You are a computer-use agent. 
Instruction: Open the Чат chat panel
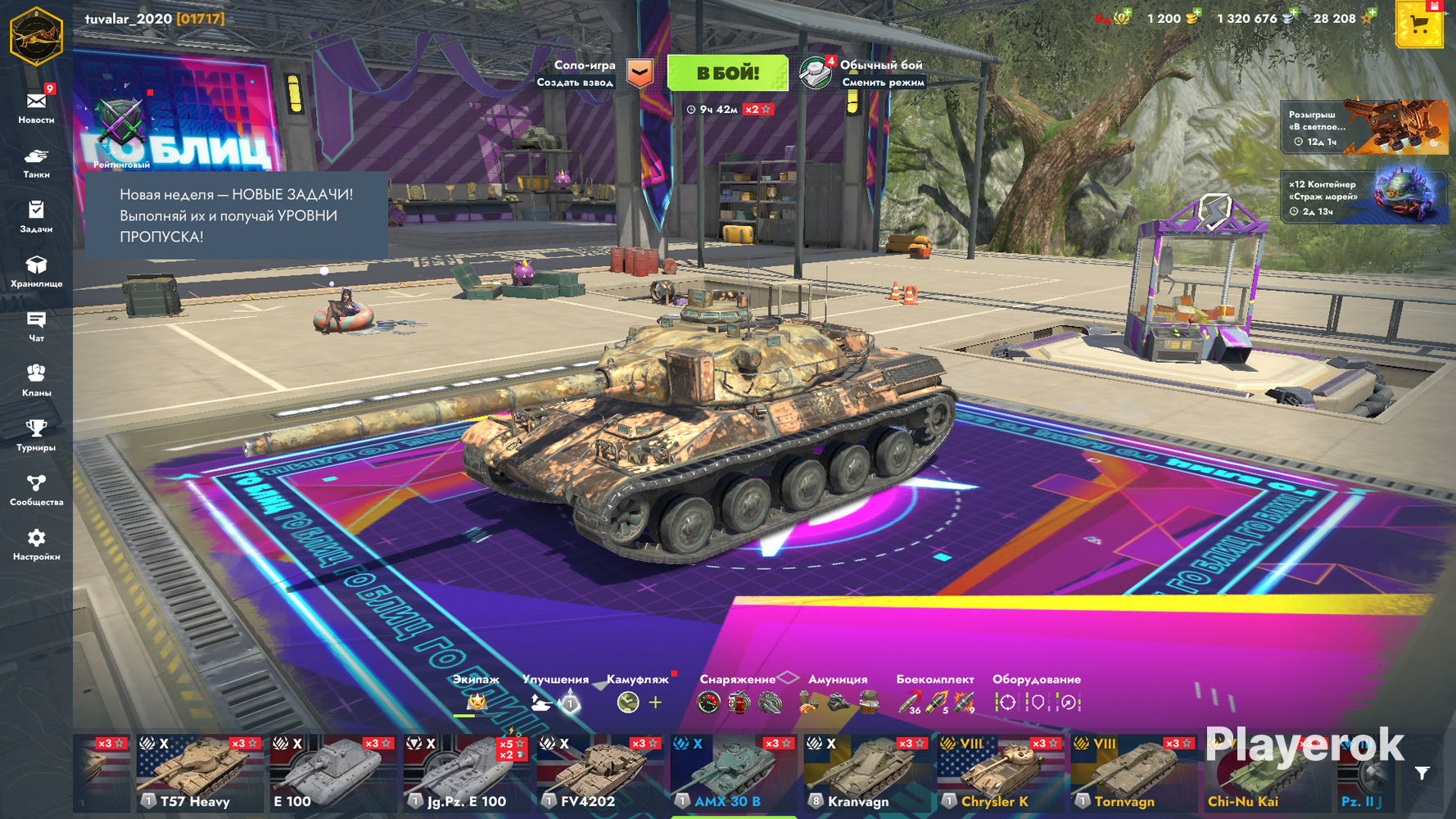pyautogui.click(x=36, y=326)
